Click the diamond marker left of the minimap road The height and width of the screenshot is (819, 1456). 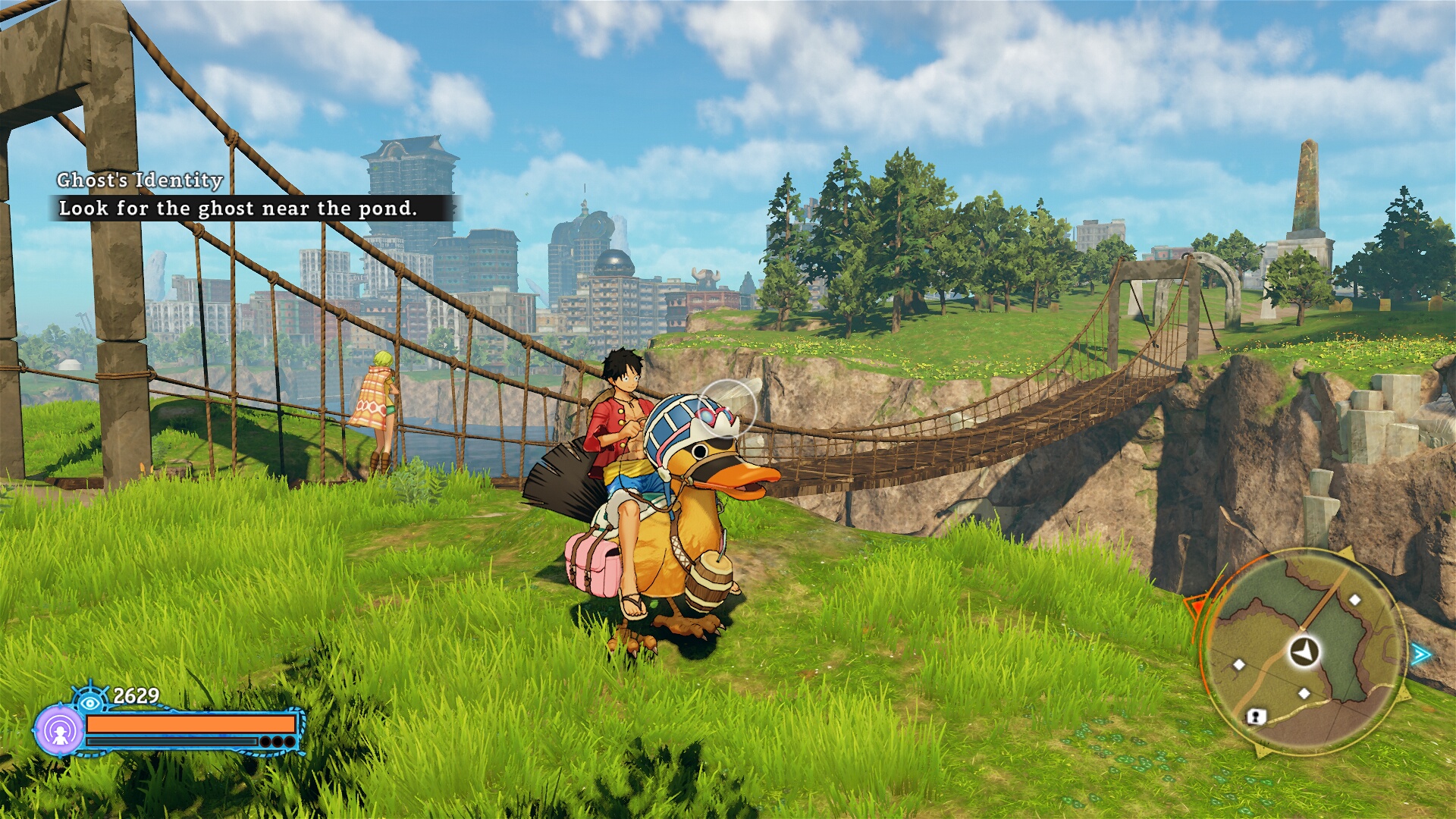pyautogui.click(x=1239, y=664)
